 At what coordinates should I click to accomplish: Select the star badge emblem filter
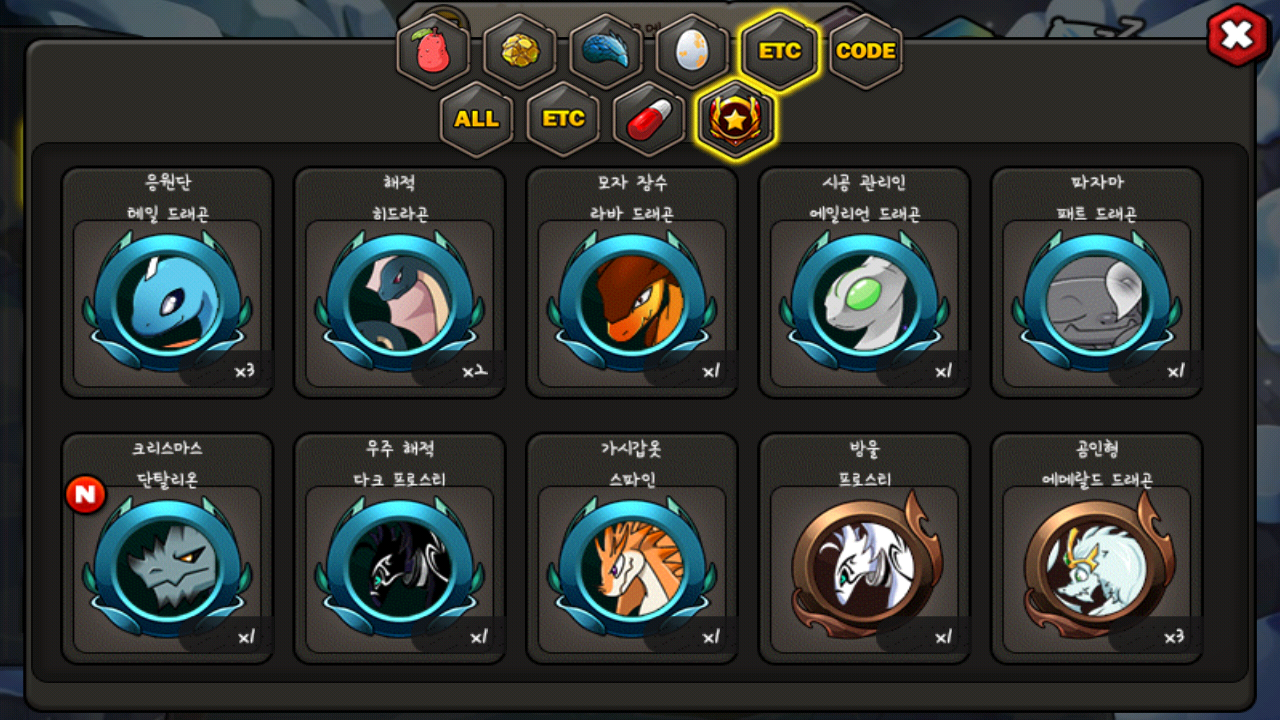735,119
